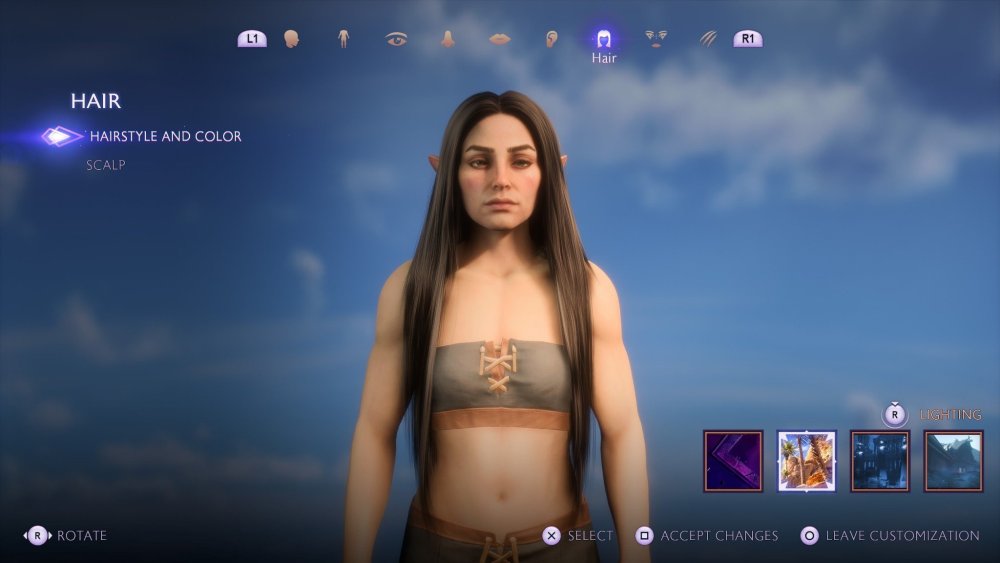Choose the misty rooftop lighting preset
Image resolution: width=1000 pixels, height=563 pixels.
click(953, 461)
